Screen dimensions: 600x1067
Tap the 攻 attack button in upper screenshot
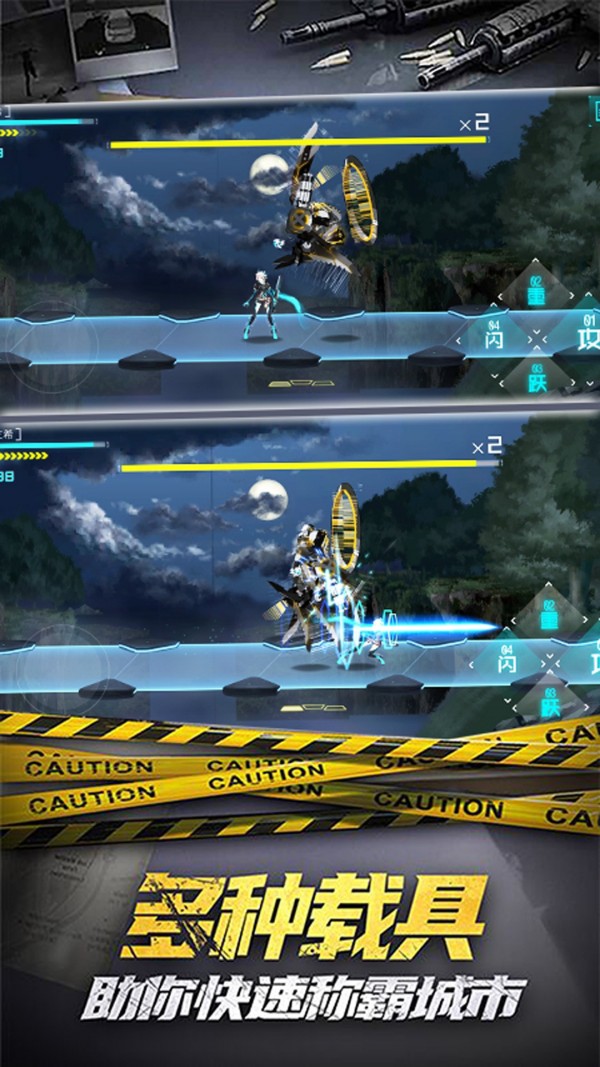point(587,337)
